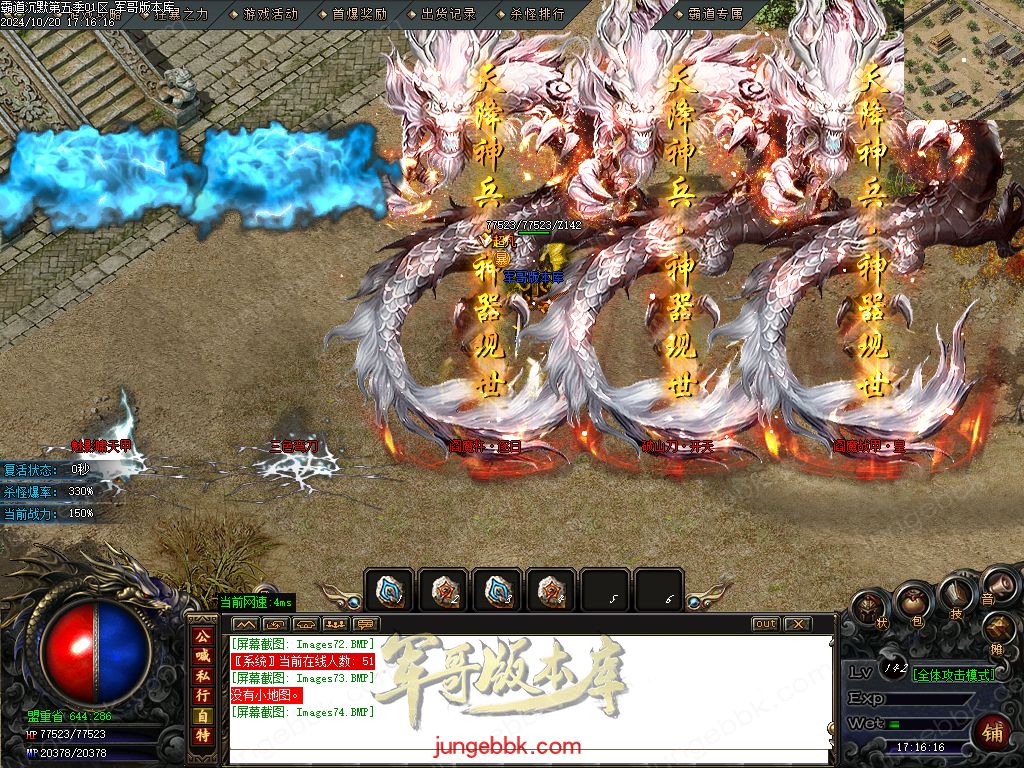Close the chat window with X
1024x768 pixels.
797,624
